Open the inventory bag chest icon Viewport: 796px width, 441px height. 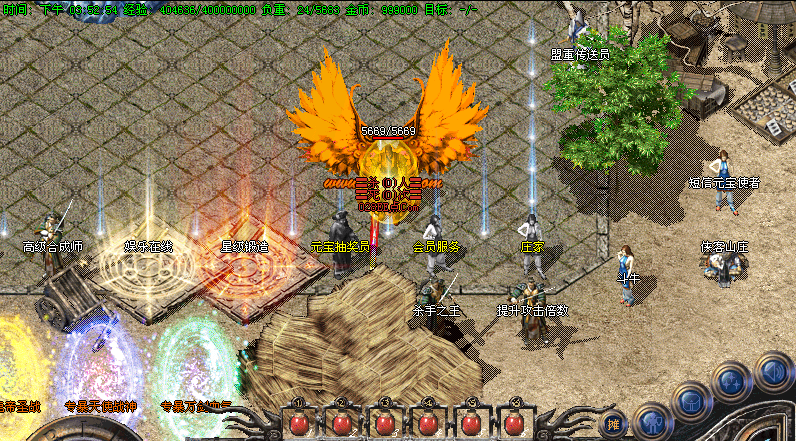tap(691, 401)
